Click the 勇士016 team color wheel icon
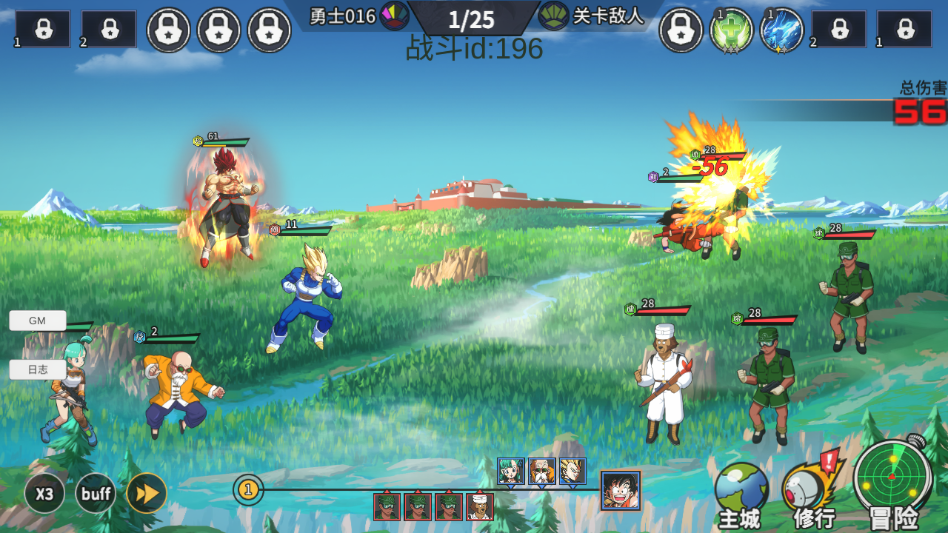This screenshot has width=948, height=533. click(394, 15)
